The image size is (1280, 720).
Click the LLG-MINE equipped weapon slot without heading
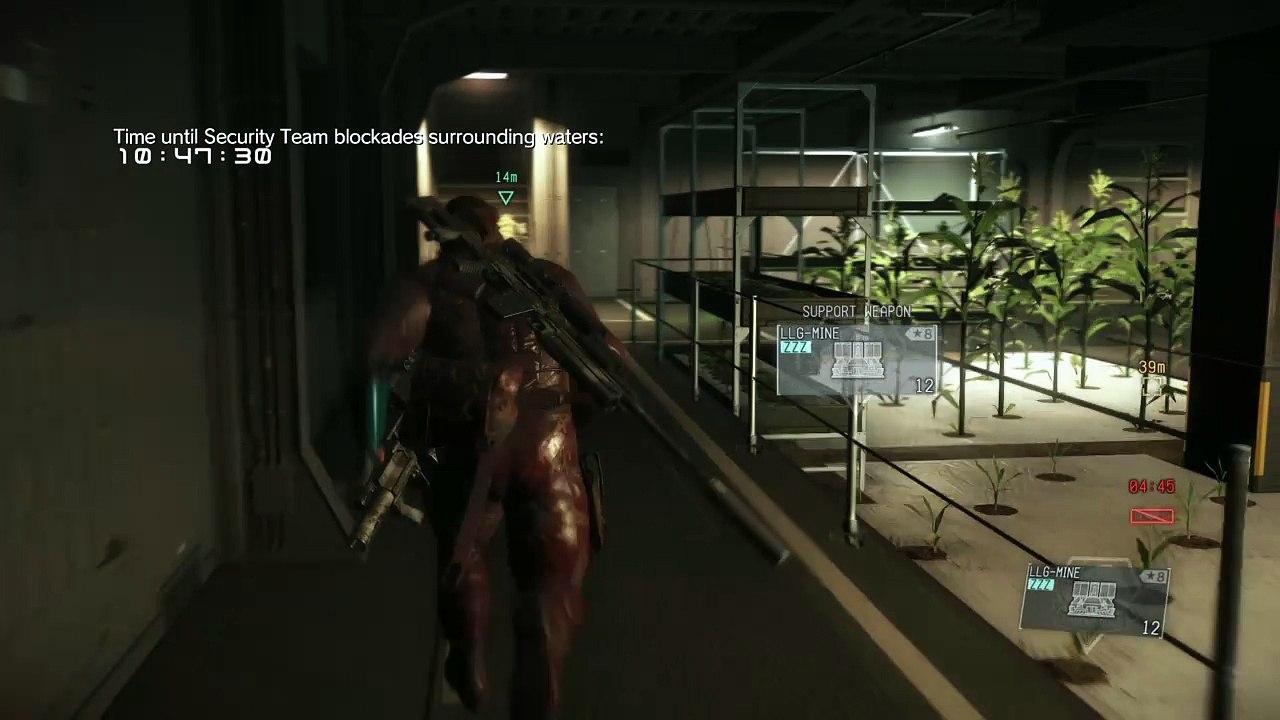(x=1094, y=598)
